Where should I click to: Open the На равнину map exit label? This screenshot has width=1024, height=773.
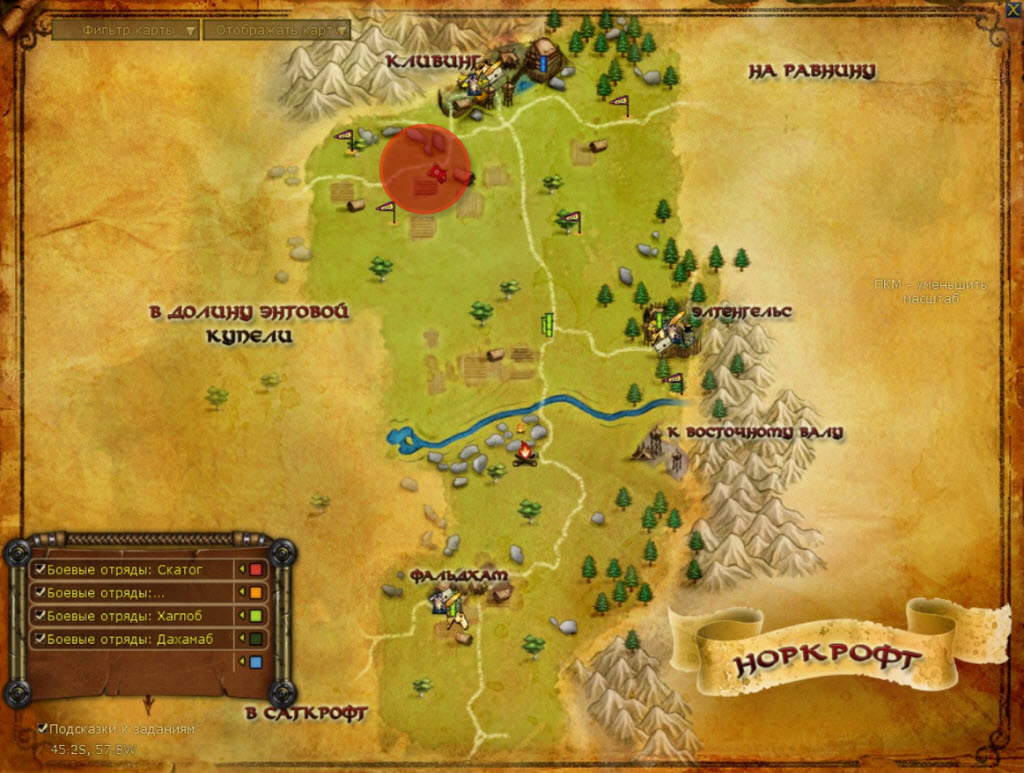coord(811,71)
